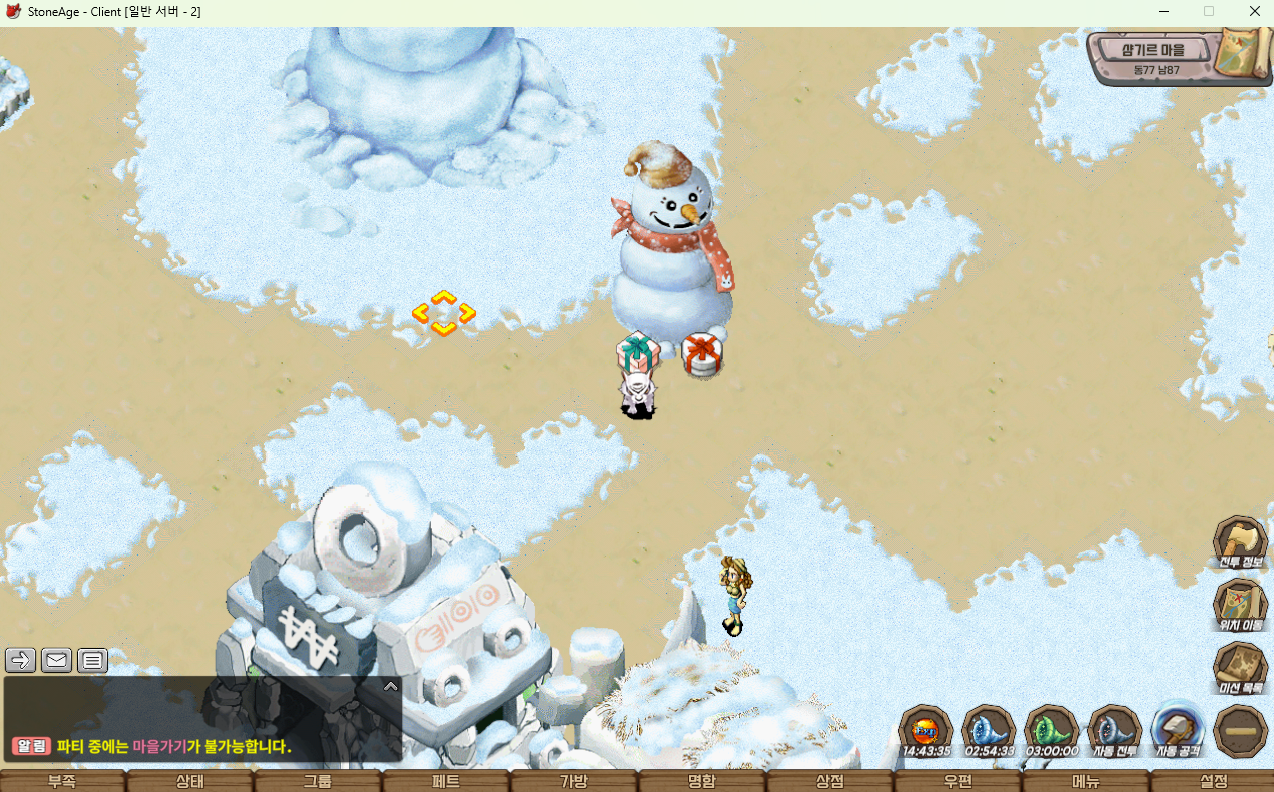Open the 설정 (settings) menu
This screenshot has height=792, width=1274.
tap(1213, 781)
